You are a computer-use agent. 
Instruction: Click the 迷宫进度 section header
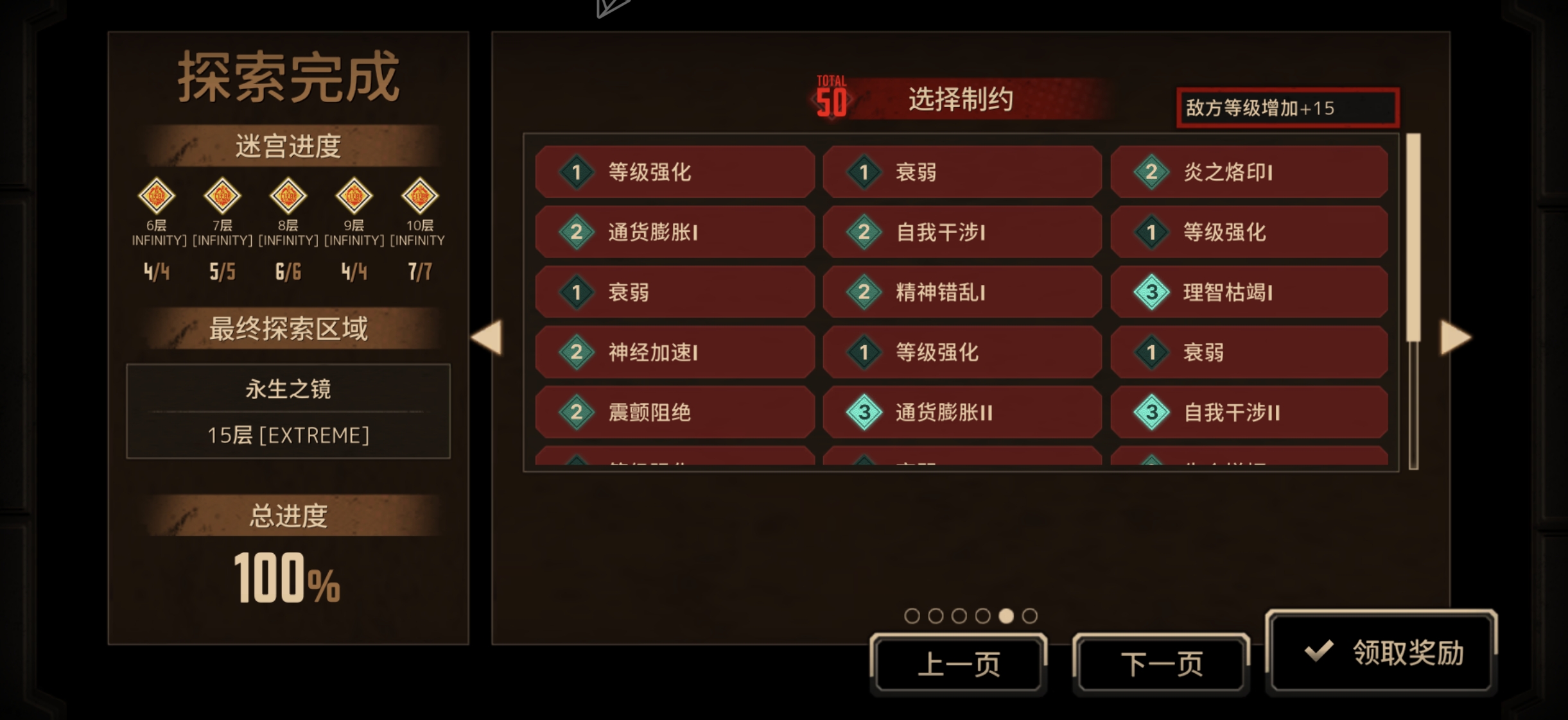288,146
